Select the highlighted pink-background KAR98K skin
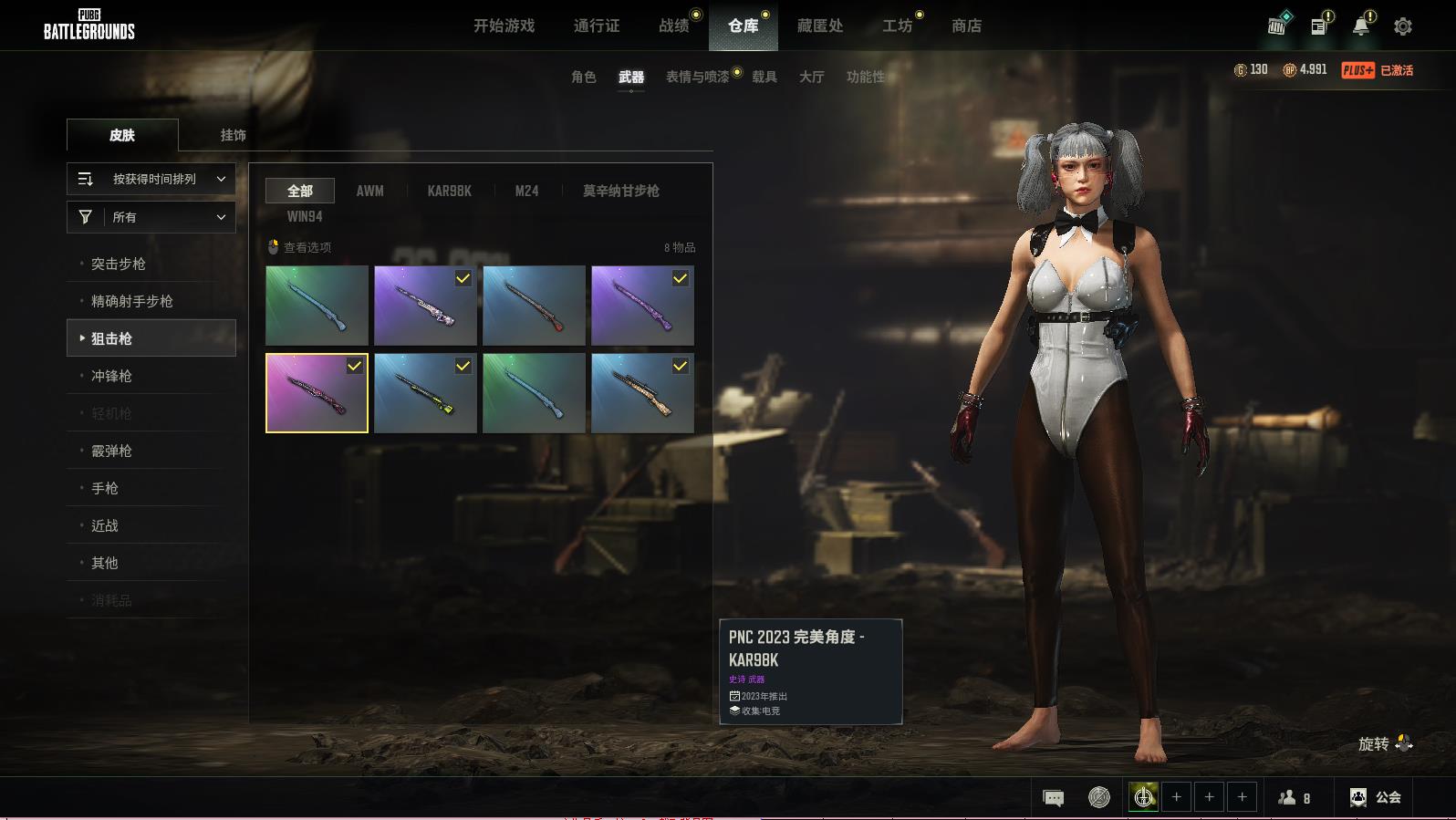The image size is (1456, 820). pyautogui.click(x=317, y=393)
